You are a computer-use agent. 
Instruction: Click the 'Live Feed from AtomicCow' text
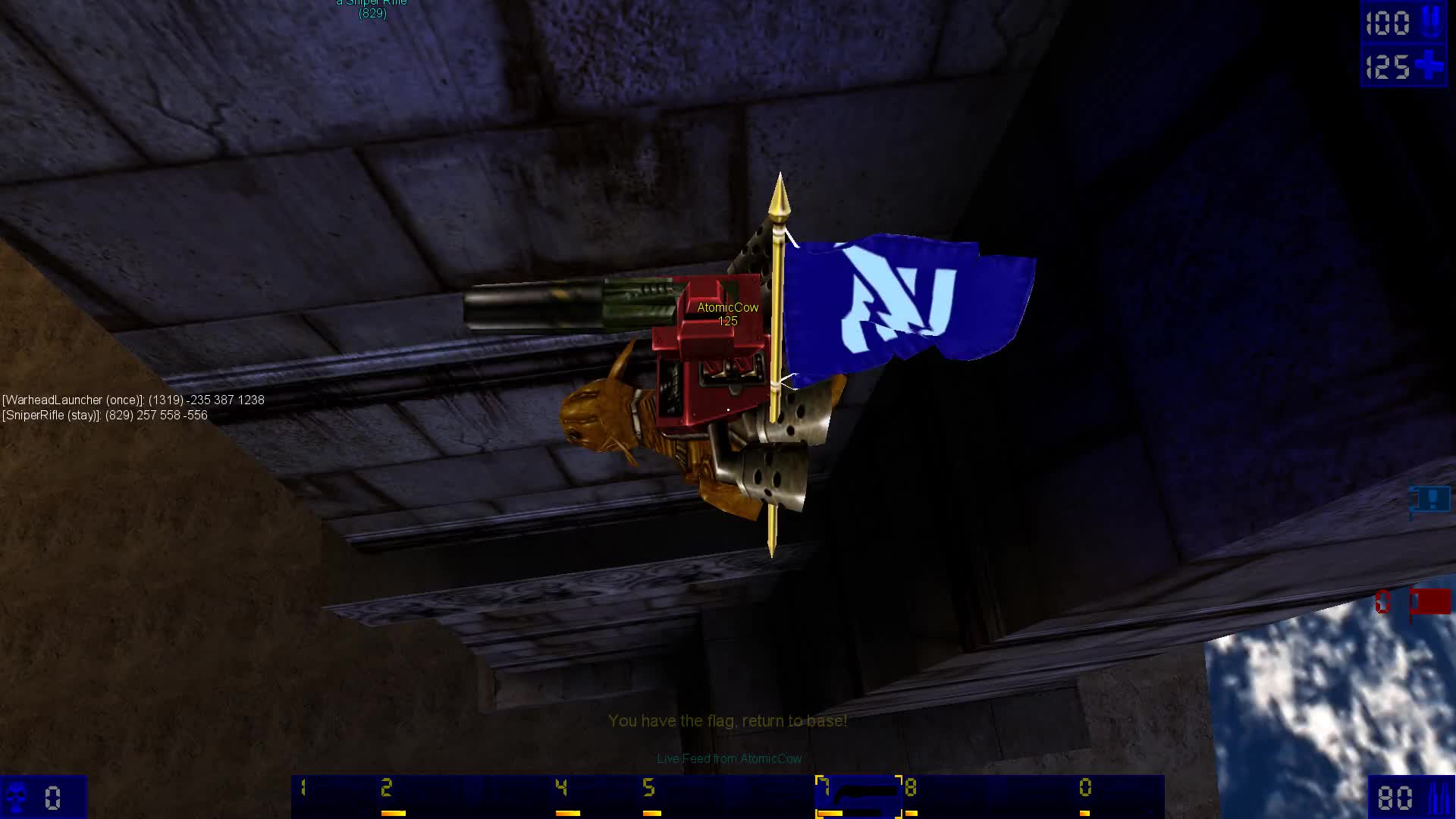pos(729,758)
